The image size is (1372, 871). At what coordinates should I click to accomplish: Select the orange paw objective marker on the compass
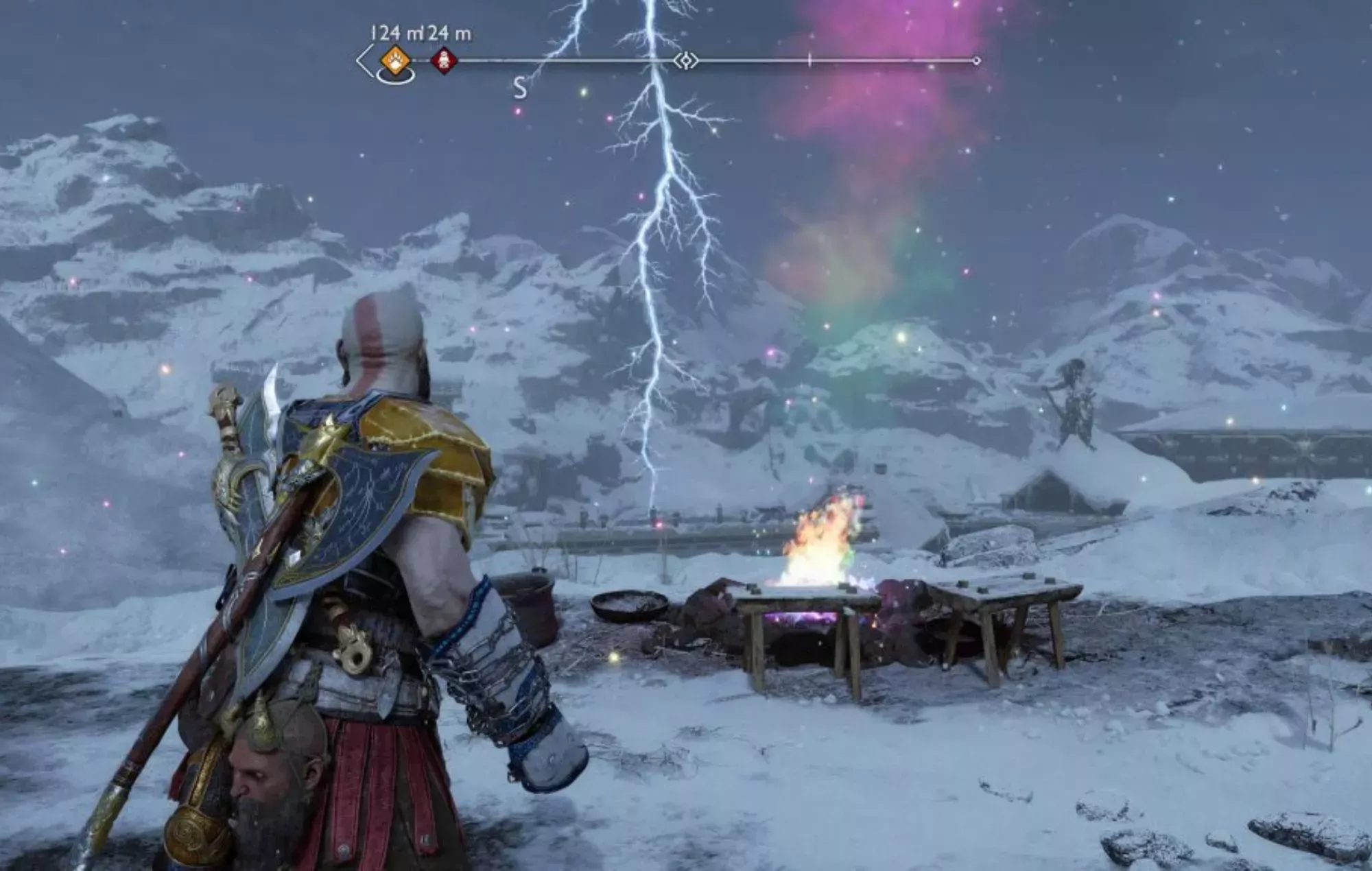396,61
